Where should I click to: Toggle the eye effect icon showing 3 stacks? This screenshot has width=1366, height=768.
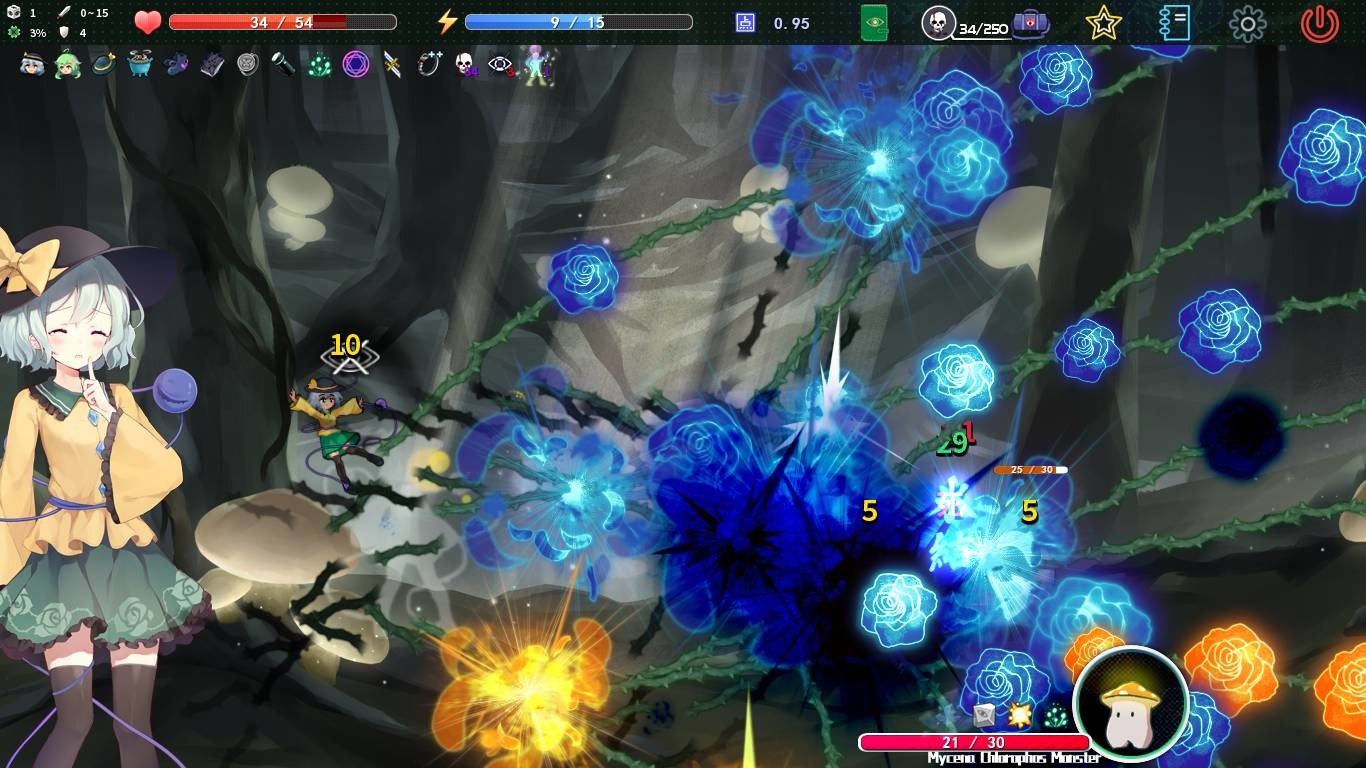500,66
